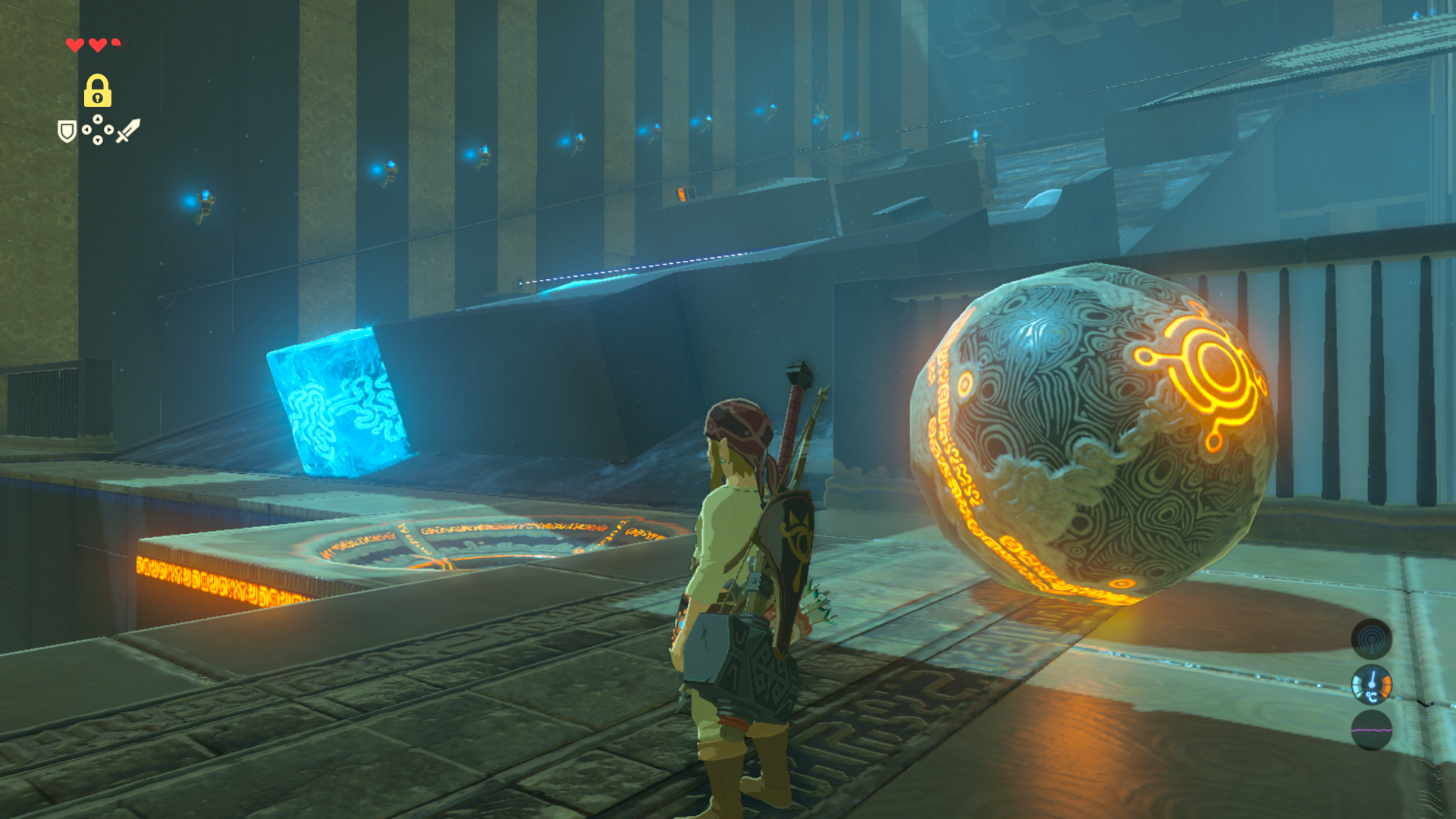1456x819 pixels.
Task: Select the shield quick-swap icon
Action: (x=67, y=131)
